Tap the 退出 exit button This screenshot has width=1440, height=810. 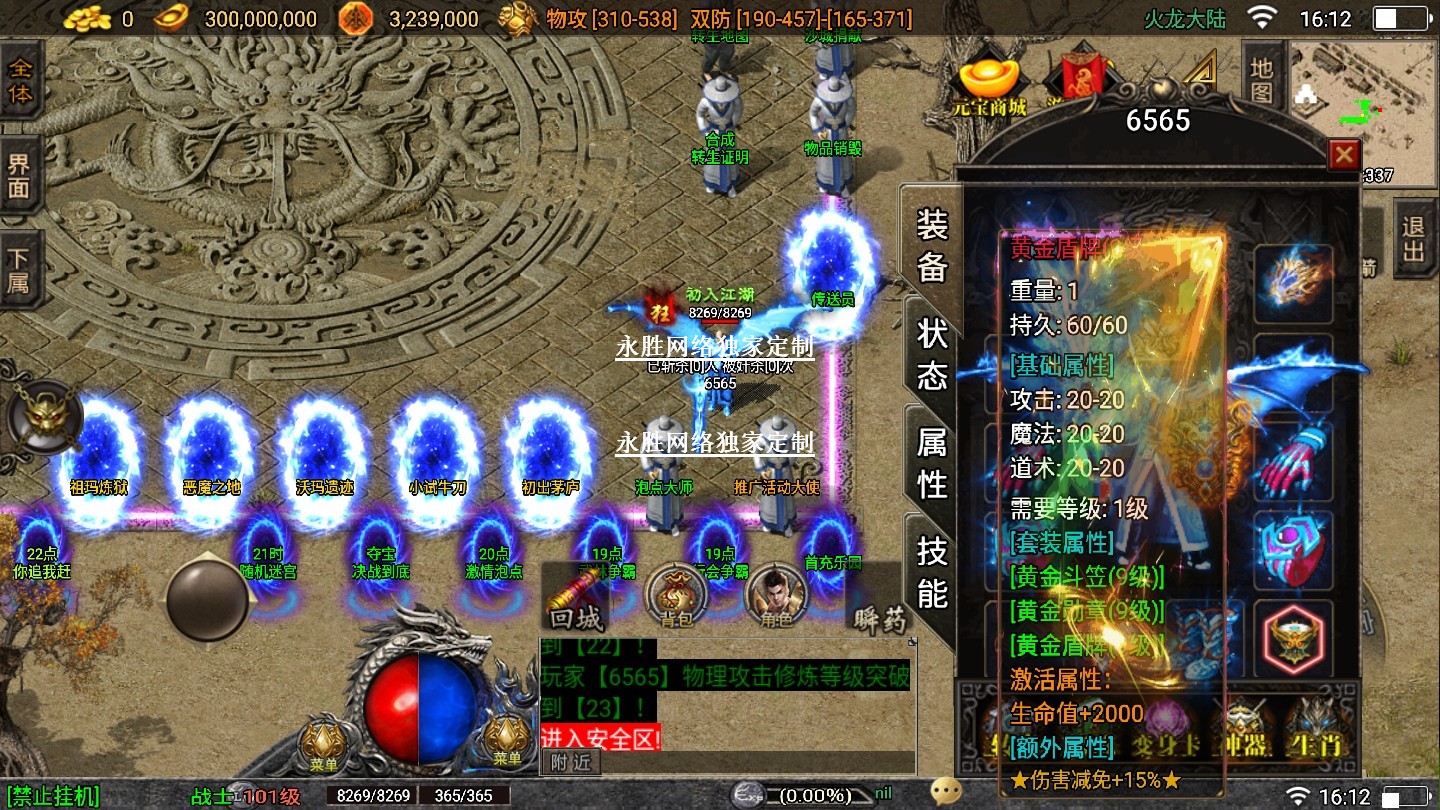(x=1413, y=238)
